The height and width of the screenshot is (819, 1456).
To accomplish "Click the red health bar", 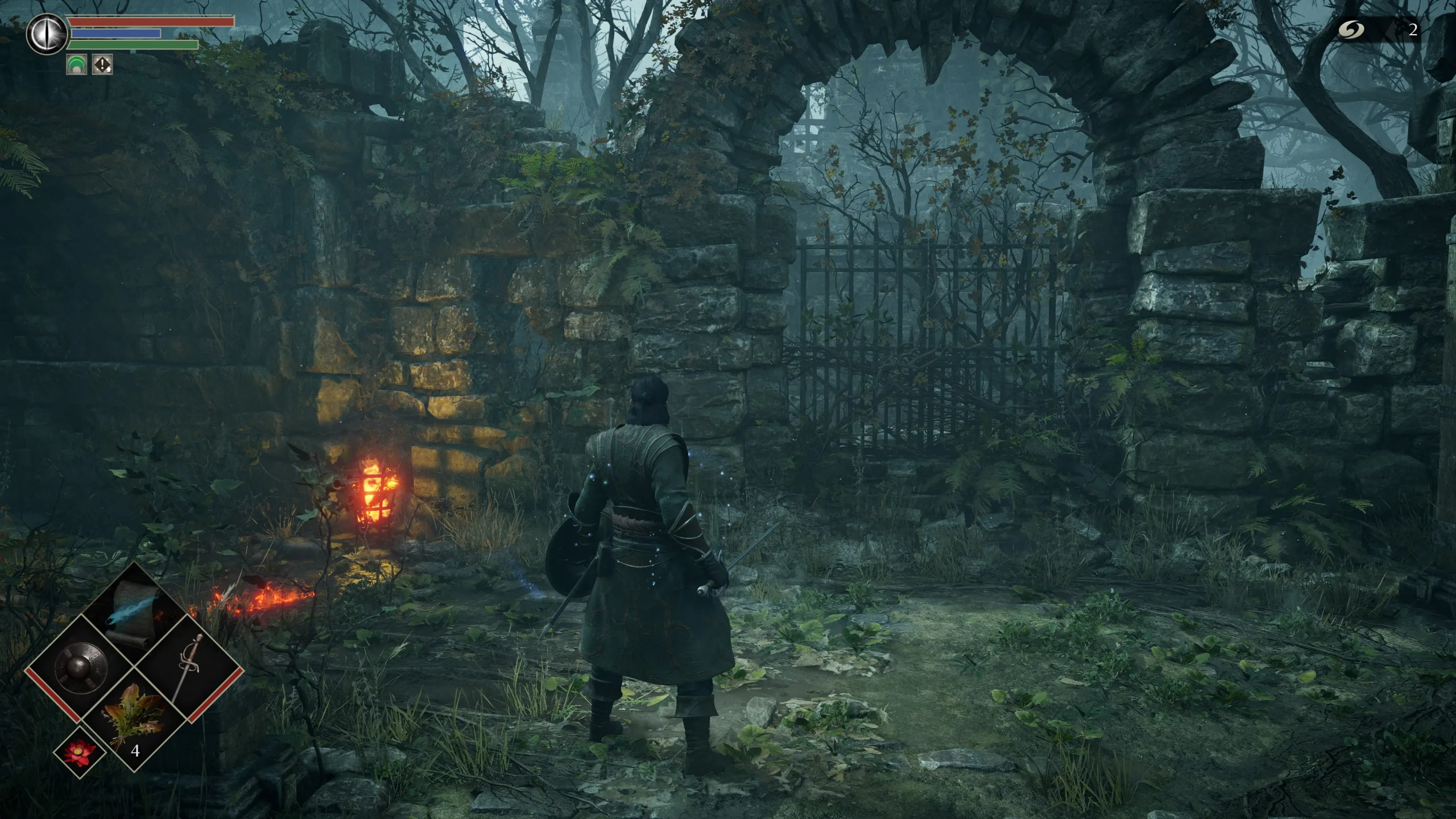I will click(x=151, y=21).
